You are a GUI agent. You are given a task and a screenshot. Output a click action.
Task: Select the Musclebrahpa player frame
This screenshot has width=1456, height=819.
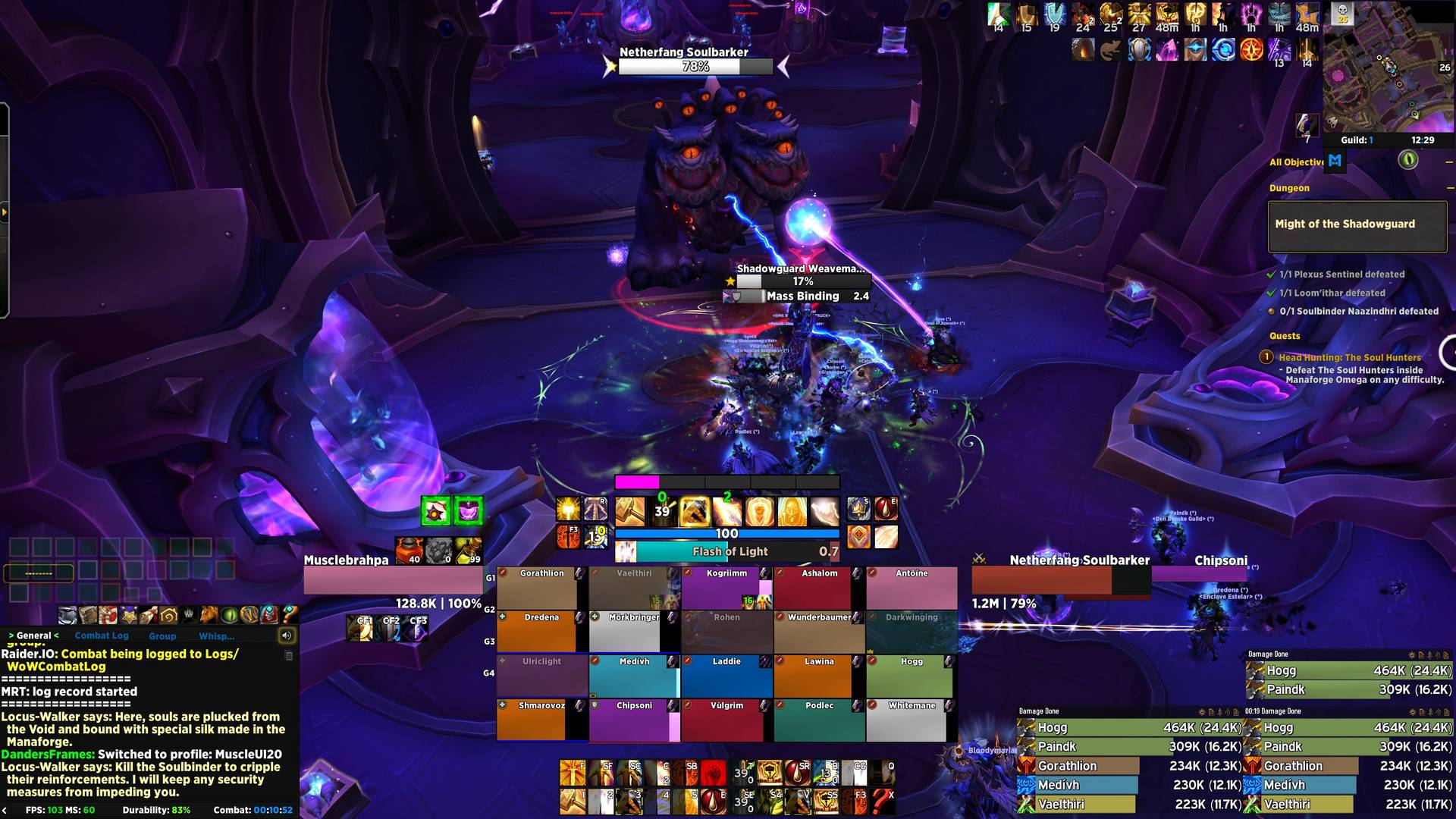[x=392, y=580]
